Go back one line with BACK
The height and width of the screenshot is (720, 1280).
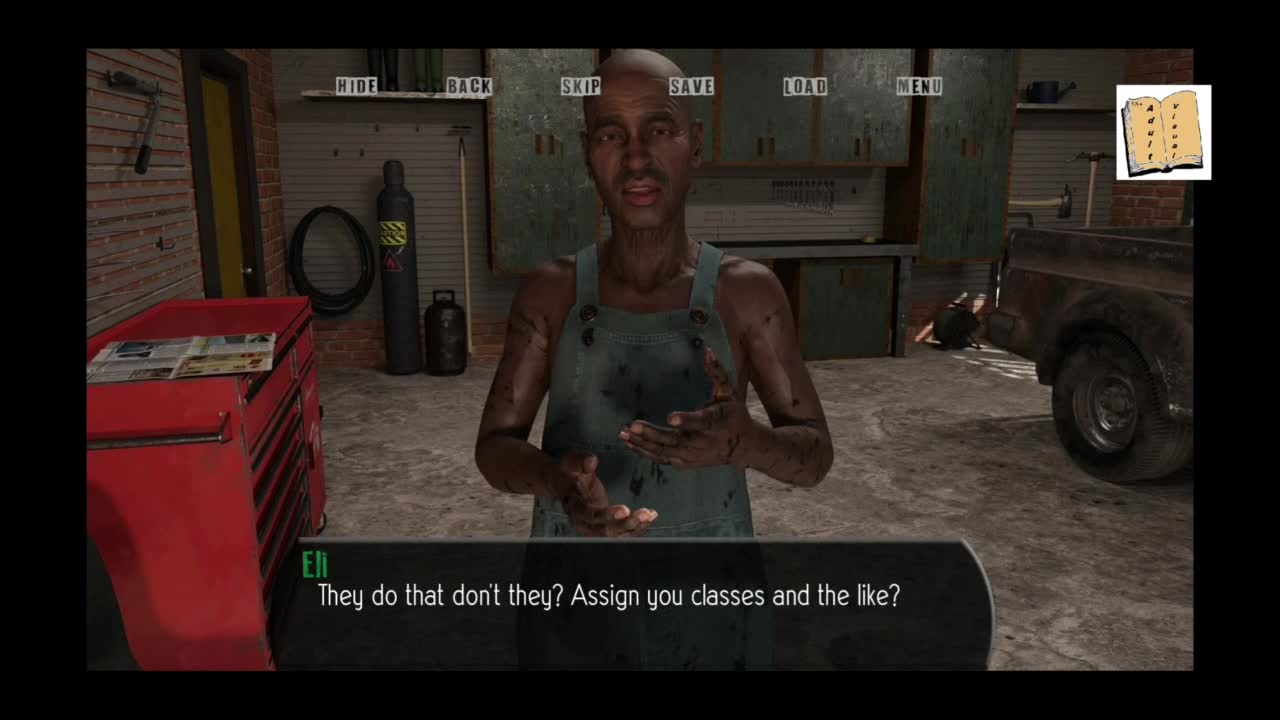point(469,86)
